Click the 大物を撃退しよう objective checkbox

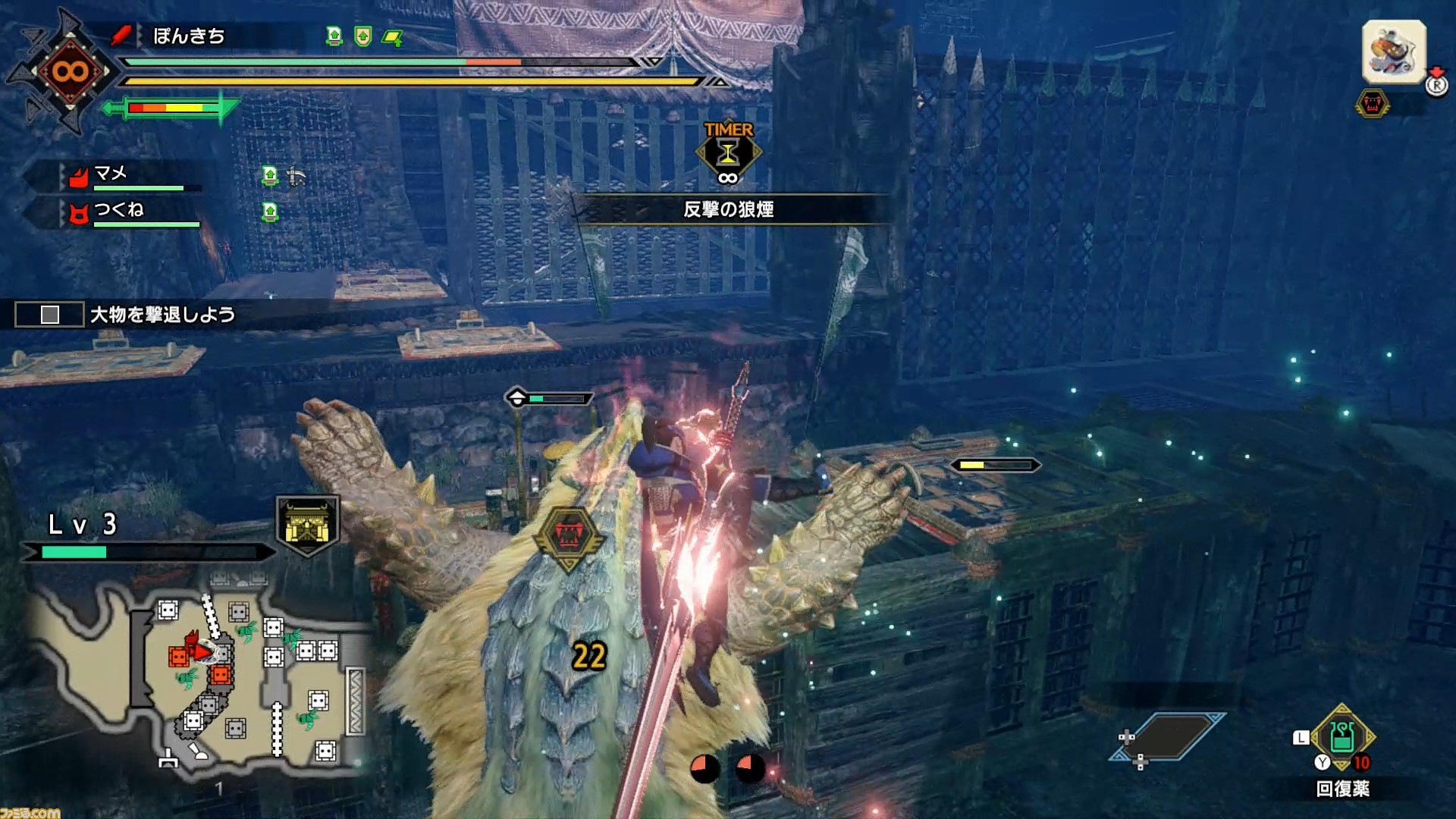coord(50,315)
